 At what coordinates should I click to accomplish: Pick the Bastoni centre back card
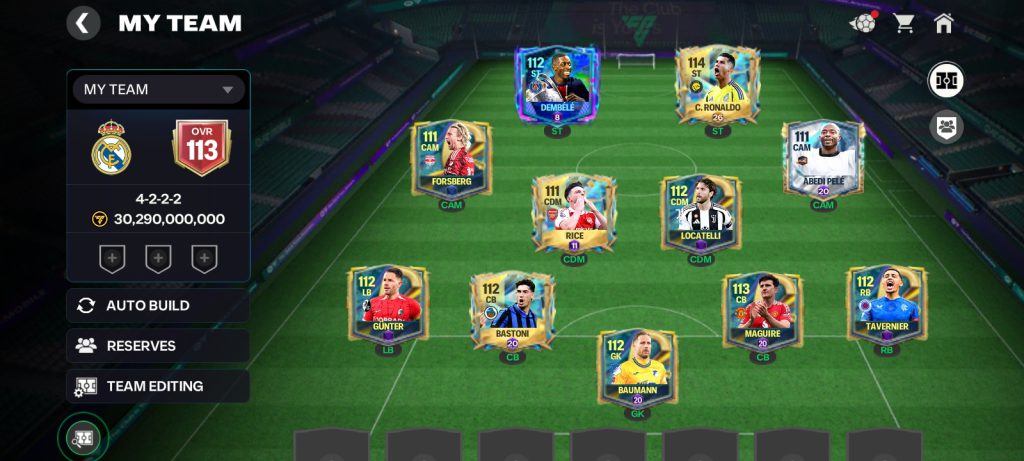point(512,311)
